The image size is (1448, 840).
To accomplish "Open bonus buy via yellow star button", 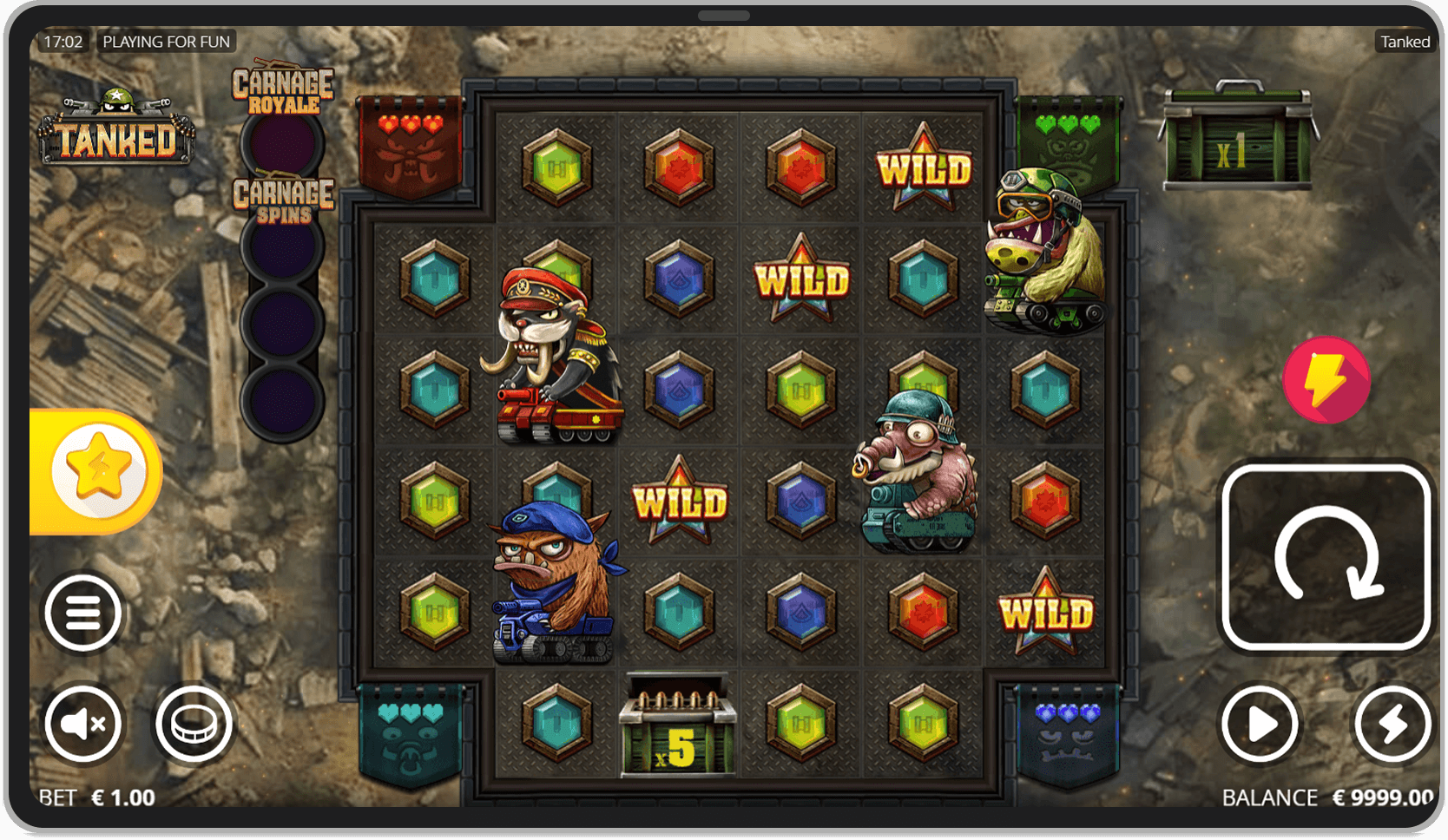I will pos(98,469).
